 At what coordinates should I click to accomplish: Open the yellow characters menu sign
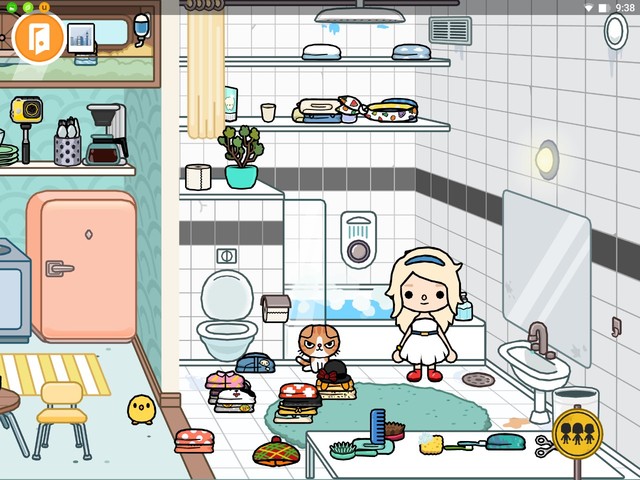pos(577,432)
